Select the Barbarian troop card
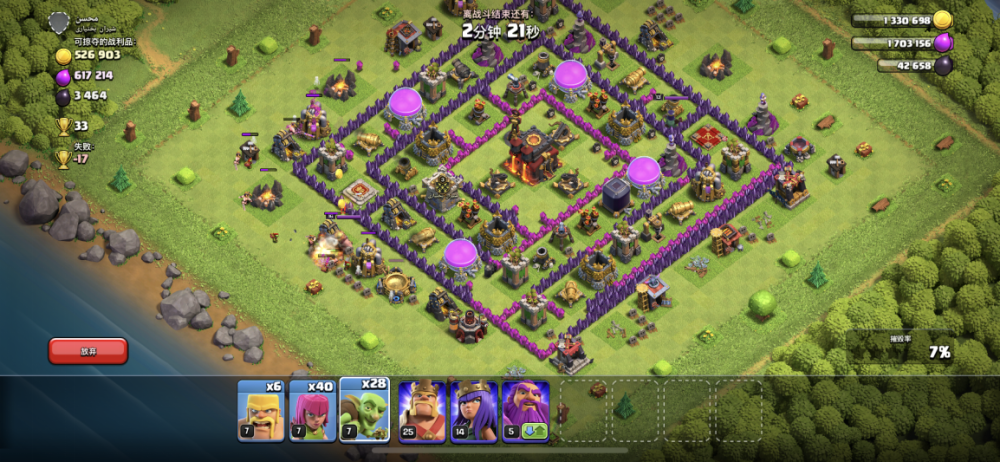This screenshot has width=1000, height=462. tap(261, 410)
